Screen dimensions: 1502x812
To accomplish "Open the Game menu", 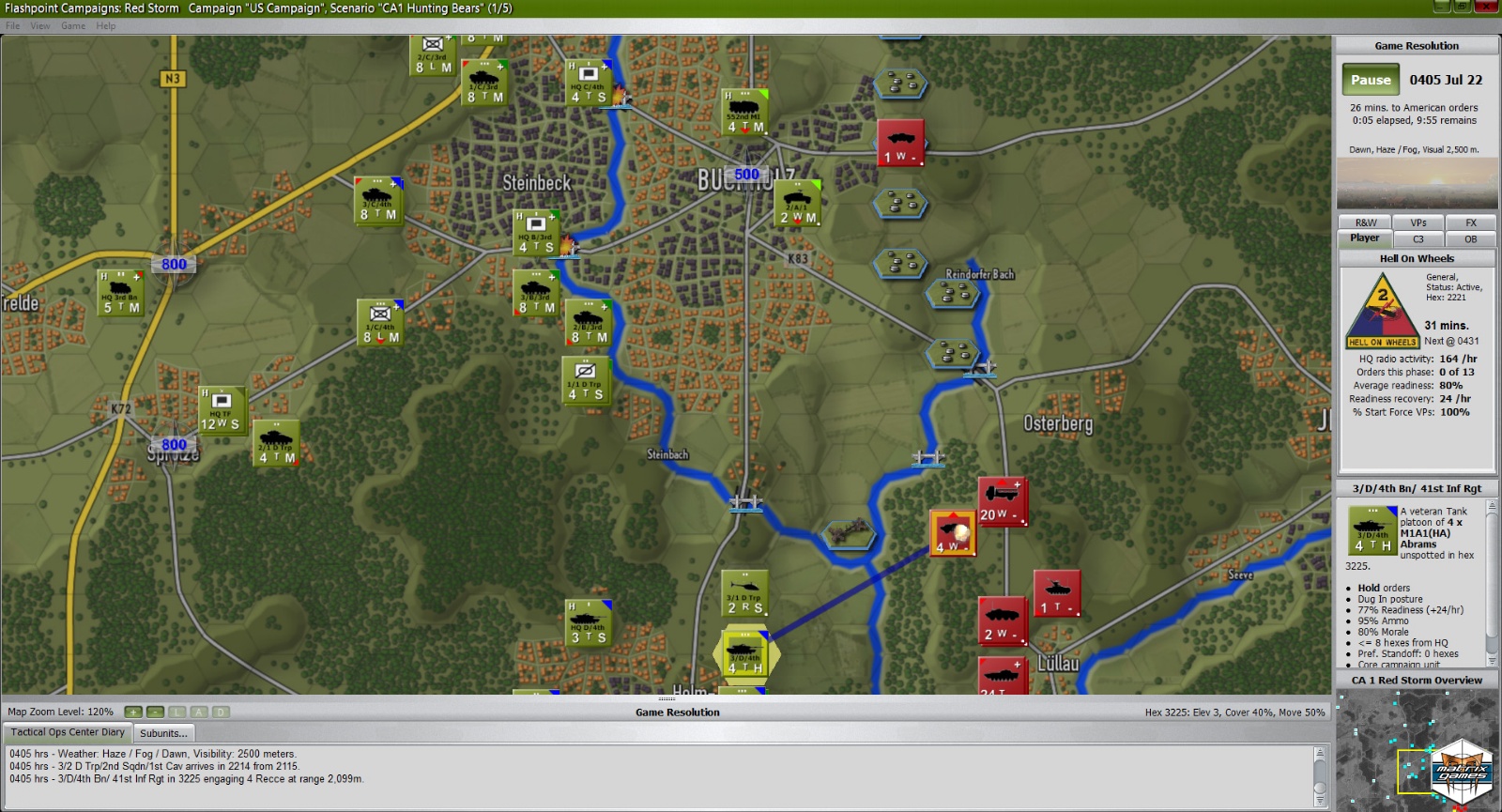I will point(72,25).
